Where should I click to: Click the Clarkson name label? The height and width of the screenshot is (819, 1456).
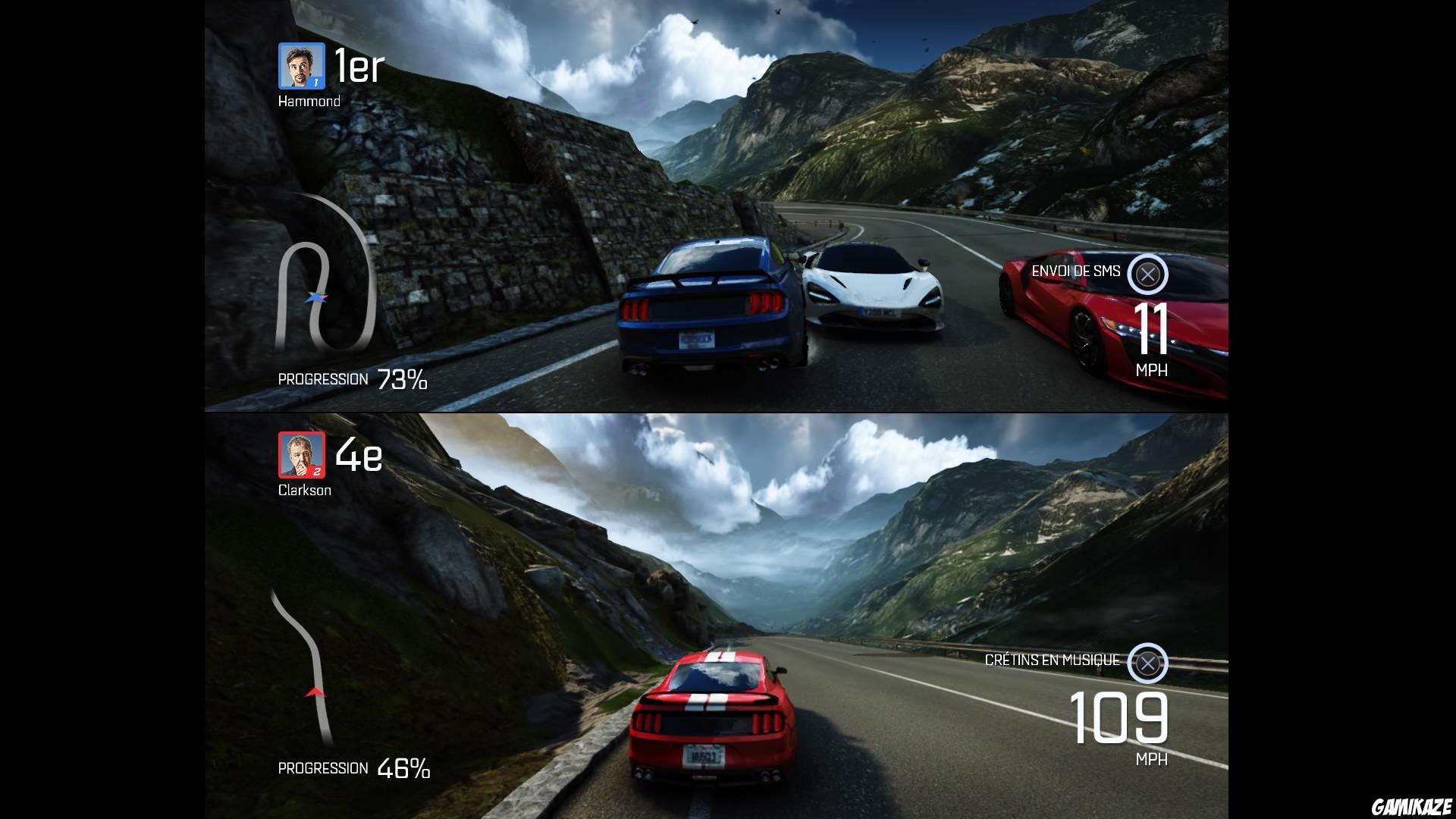(x=305, y=491)
